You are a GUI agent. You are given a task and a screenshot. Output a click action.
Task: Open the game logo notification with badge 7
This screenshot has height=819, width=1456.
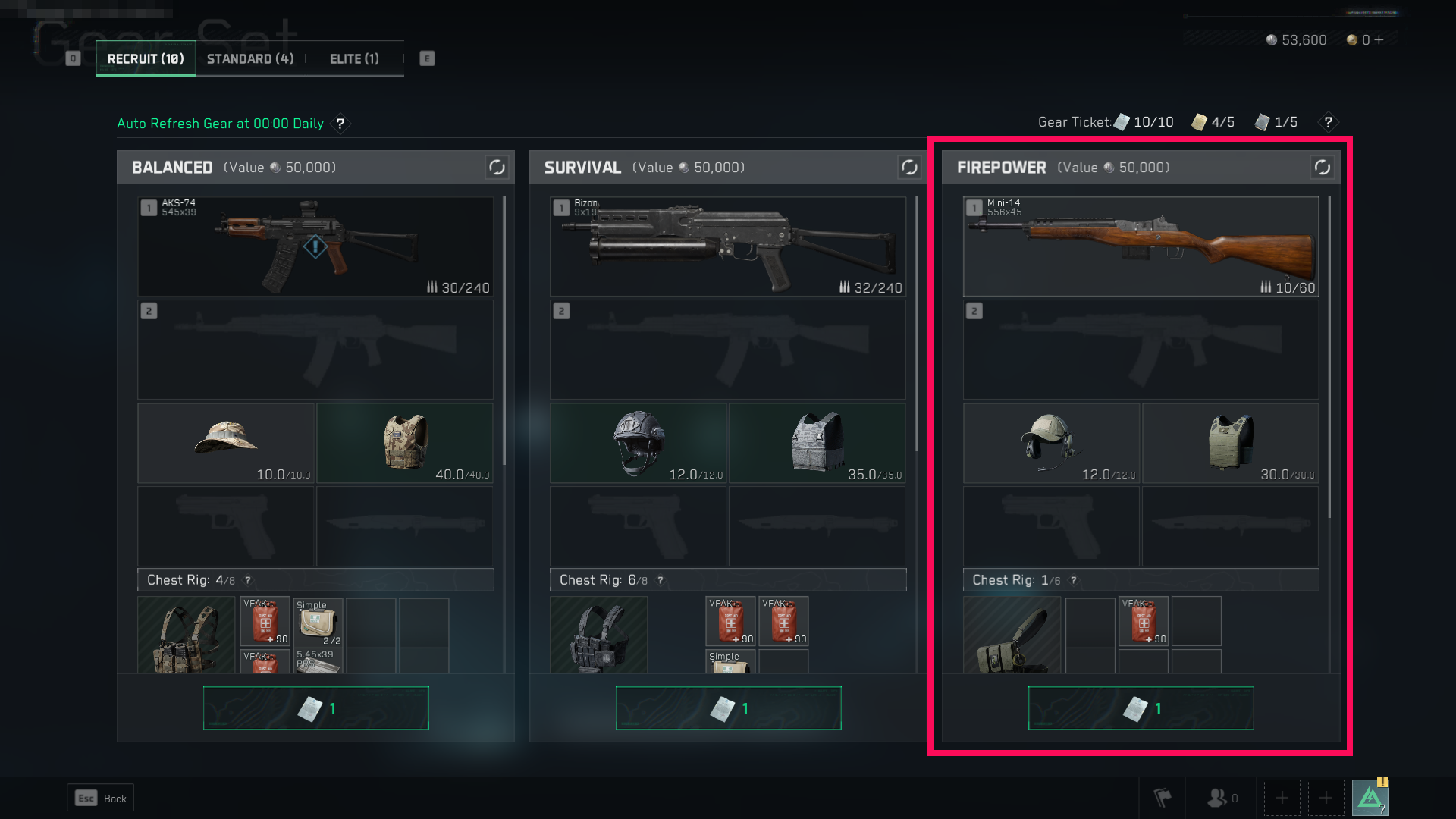point(1371,797)
